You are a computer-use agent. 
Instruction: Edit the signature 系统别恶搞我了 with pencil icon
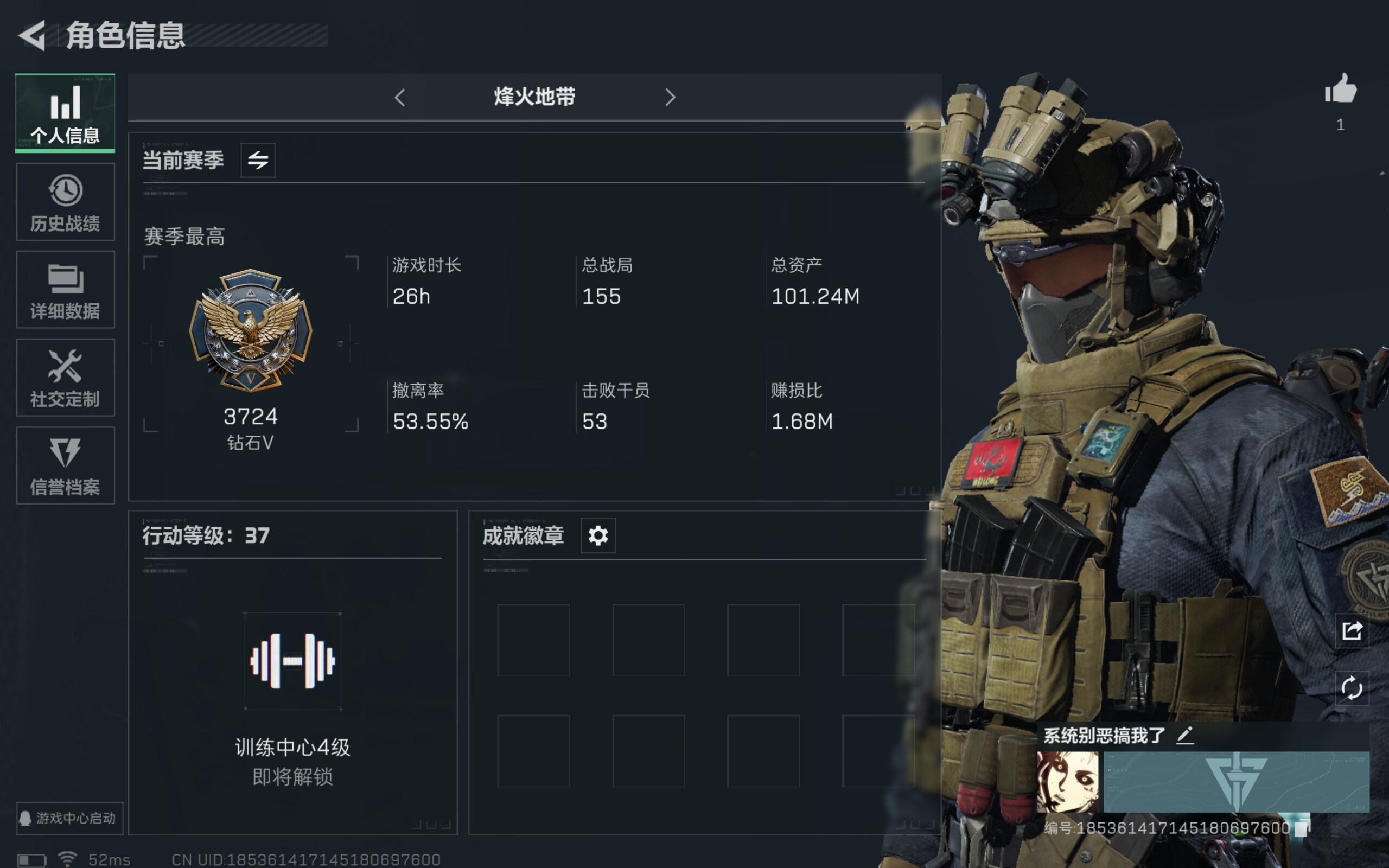1184,736
